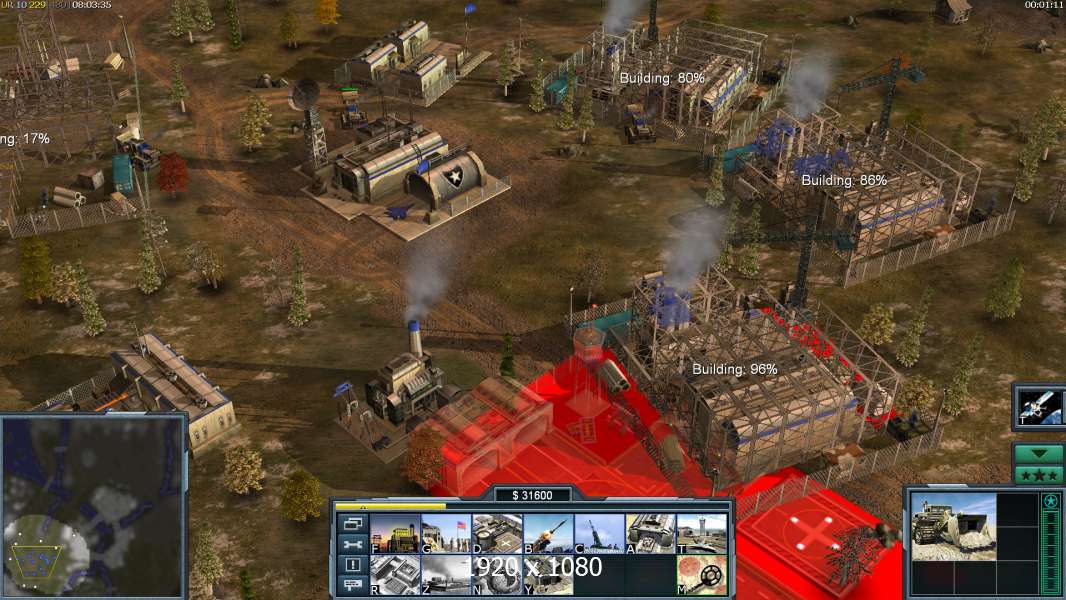Activate the satellite special power icon
The height and width of the screenshot is (600, 1066).
pyautogui.click(x=1039, y=406)
